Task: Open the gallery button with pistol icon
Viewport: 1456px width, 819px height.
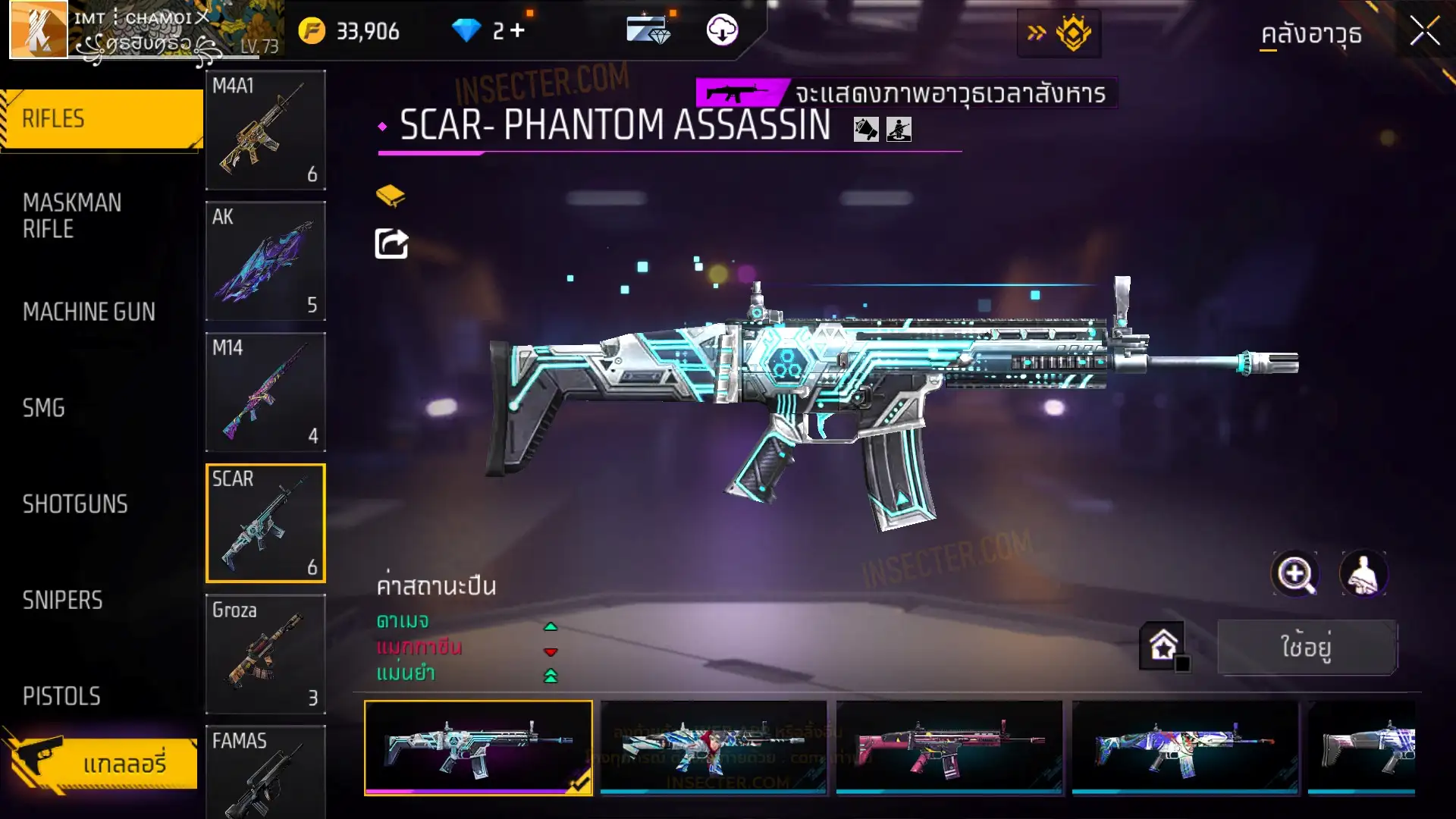Action: tap(102, 762)
